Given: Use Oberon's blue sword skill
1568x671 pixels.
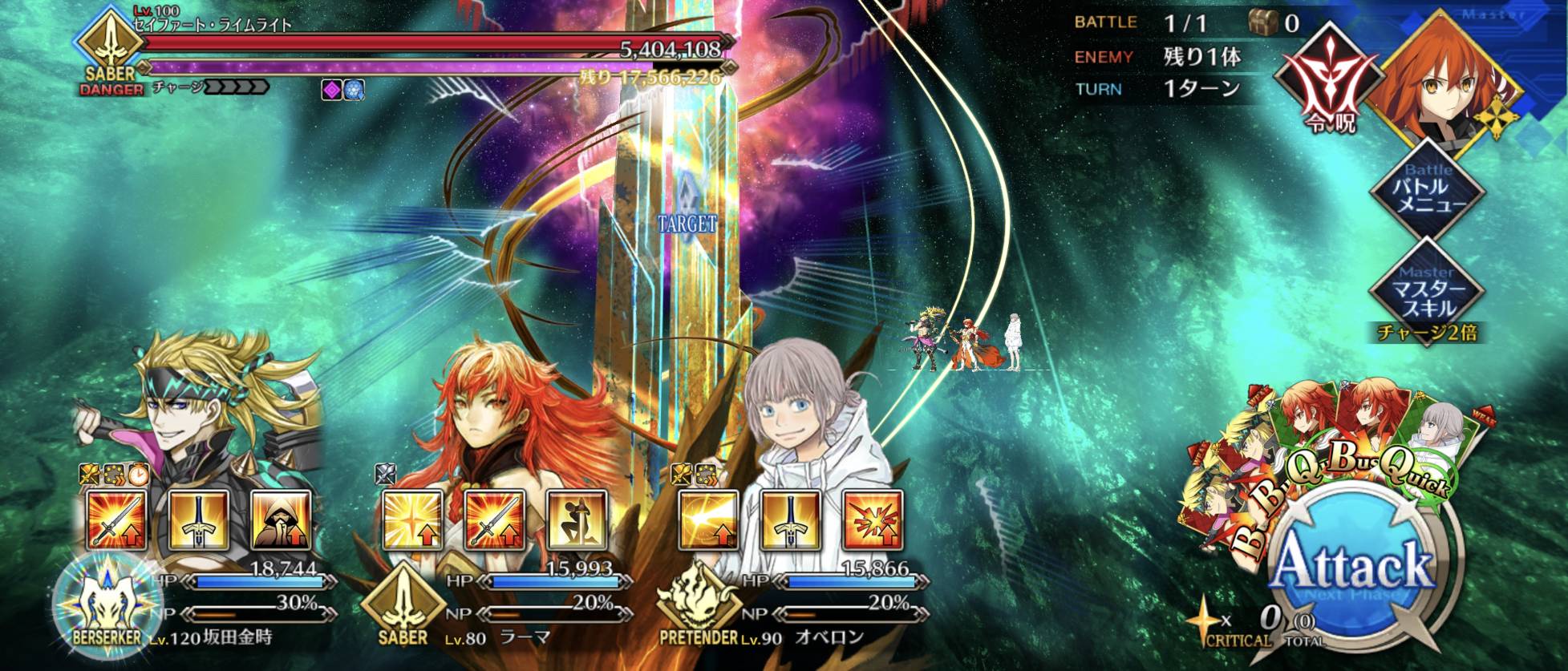Looking at the screenshot, I should (791, 520).
